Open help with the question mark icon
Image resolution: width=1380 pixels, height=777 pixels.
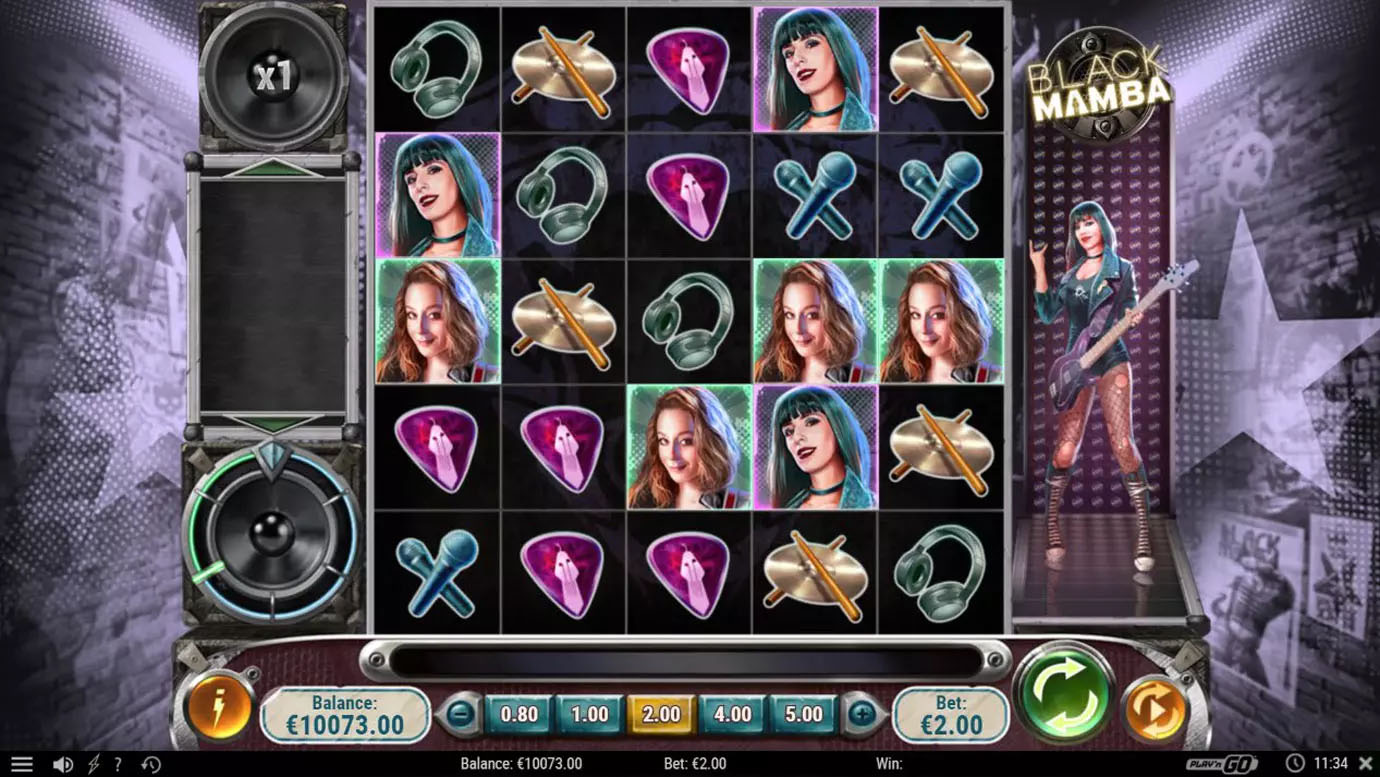point(118,765)
